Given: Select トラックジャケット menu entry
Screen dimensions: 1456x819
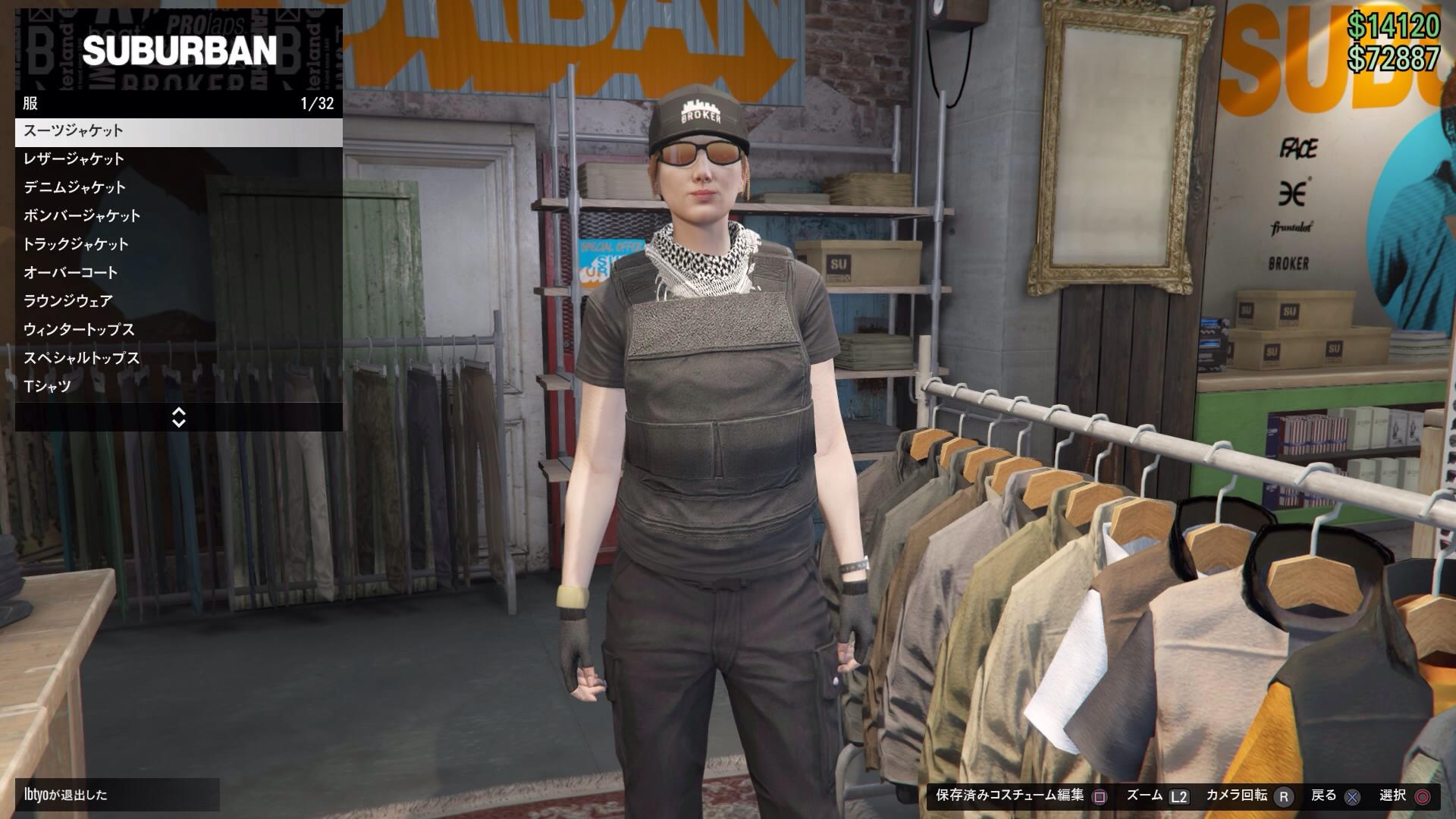Looking at the screenshot, I should 178,244.
